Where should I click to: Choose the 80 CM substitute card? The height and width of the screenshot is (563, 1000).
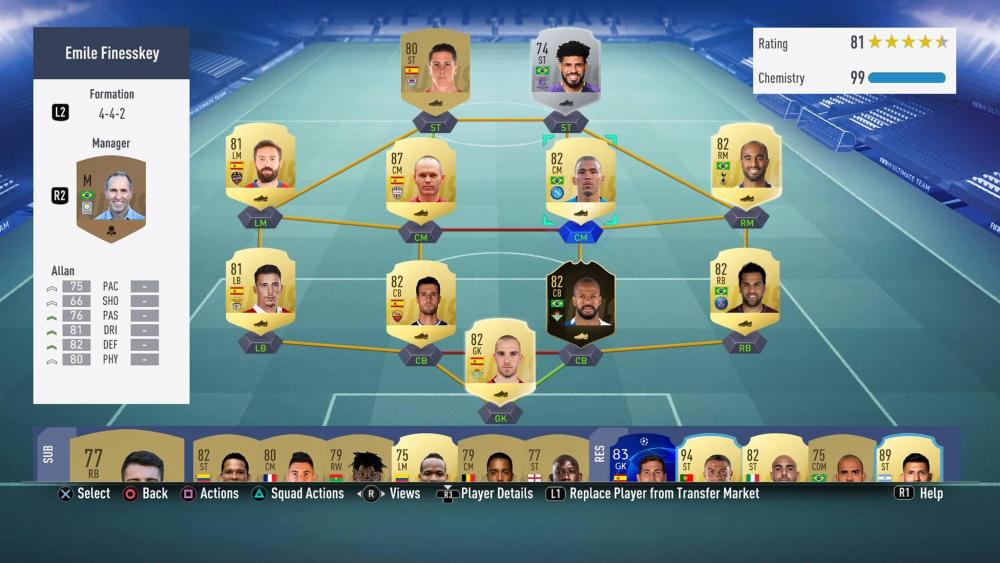(x=290, y=459)
